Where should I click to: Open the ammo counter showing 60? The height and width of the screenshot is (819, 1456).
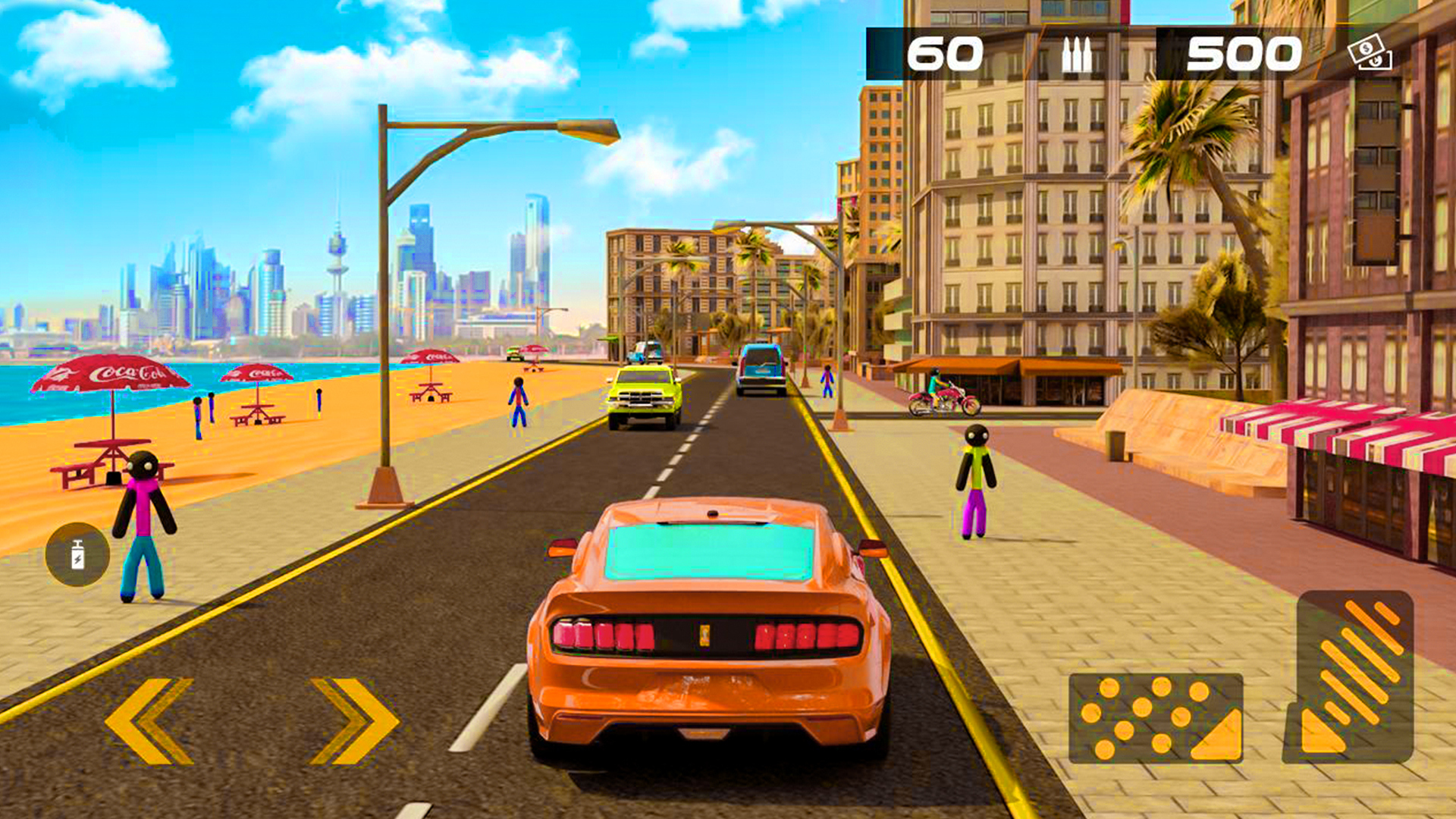(948, 53)
